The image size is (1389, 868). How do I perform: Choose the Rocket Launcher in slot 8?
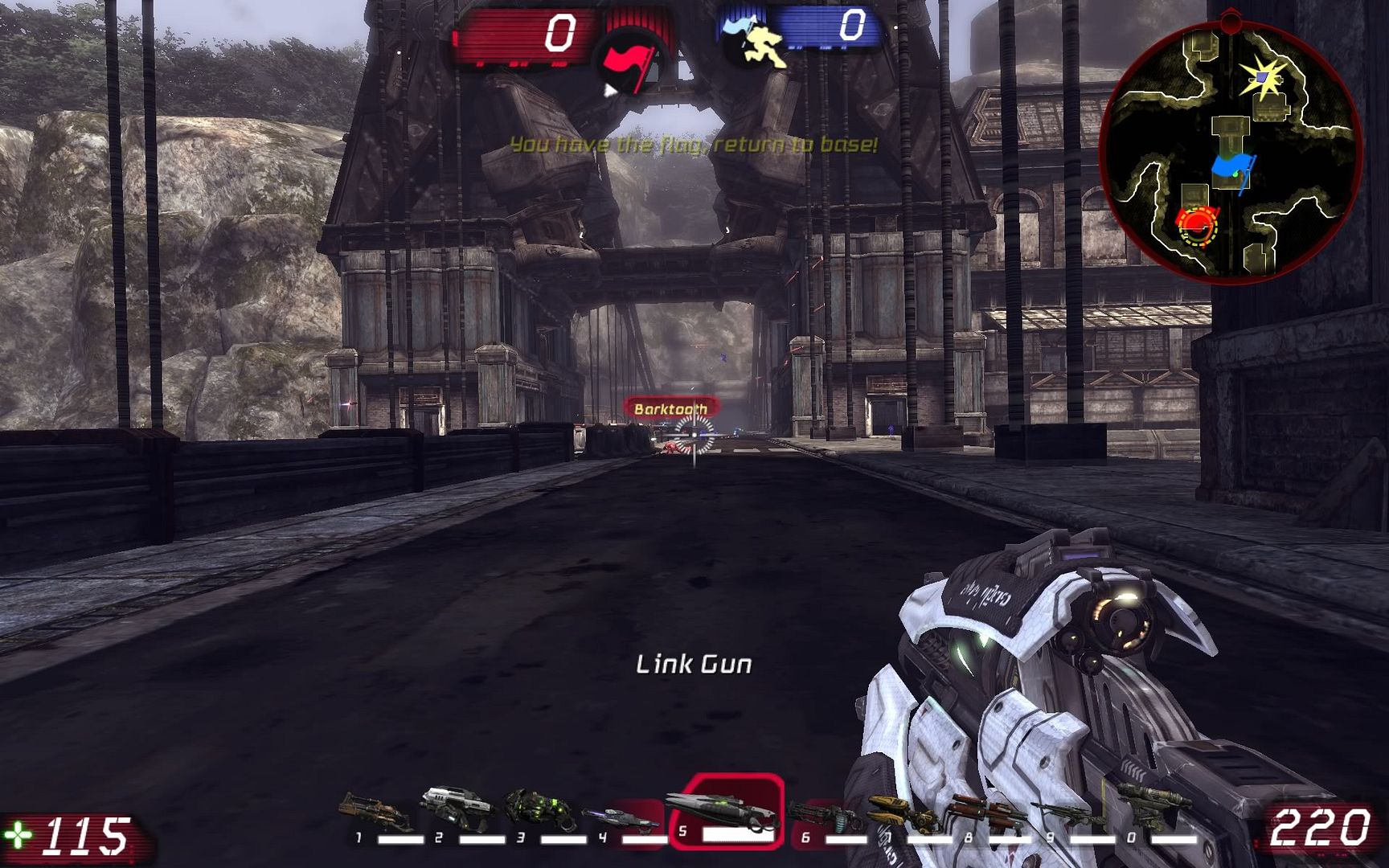pos(987,813)
